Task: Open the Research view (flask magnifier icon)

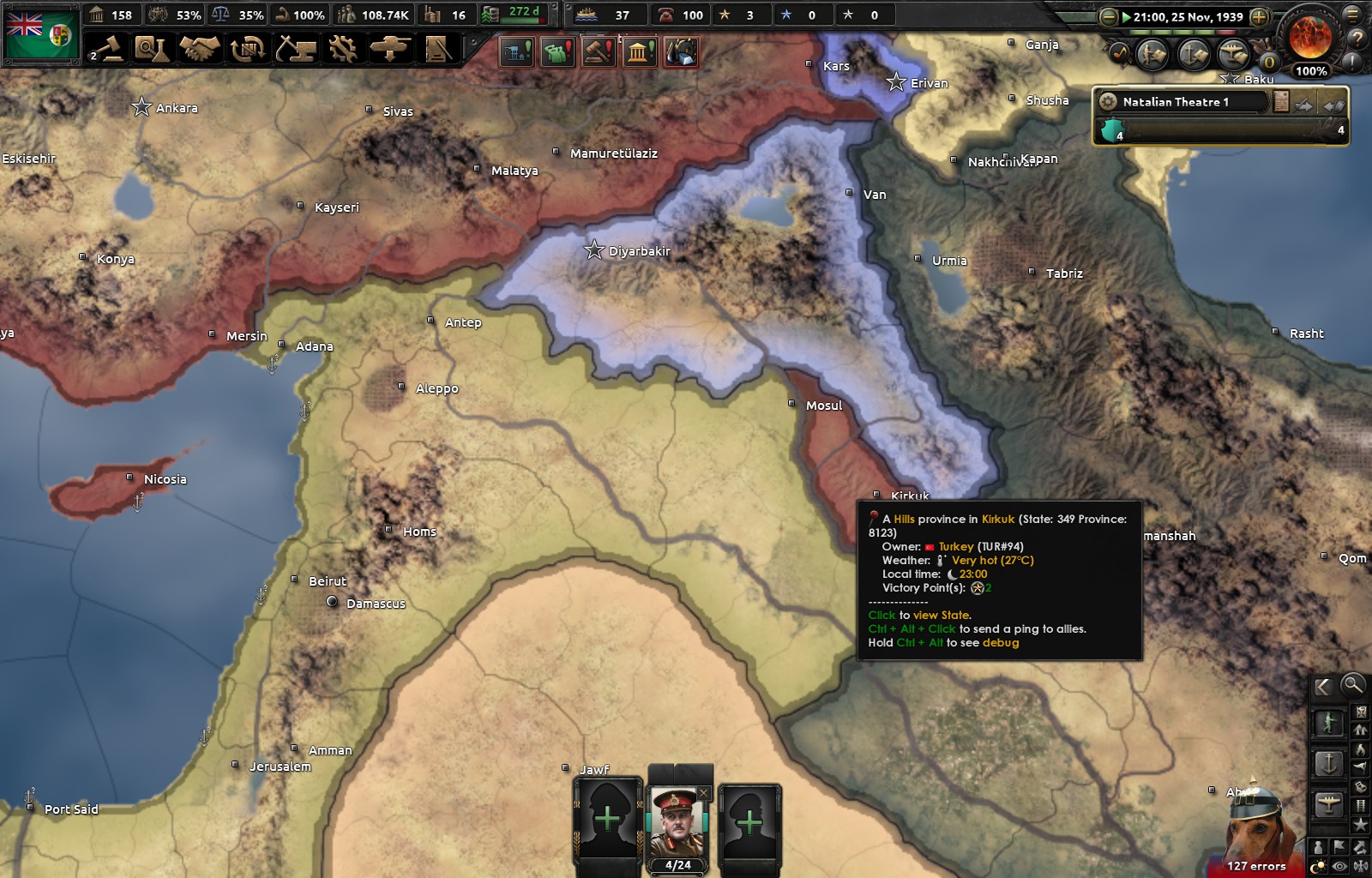Action: 153,50
